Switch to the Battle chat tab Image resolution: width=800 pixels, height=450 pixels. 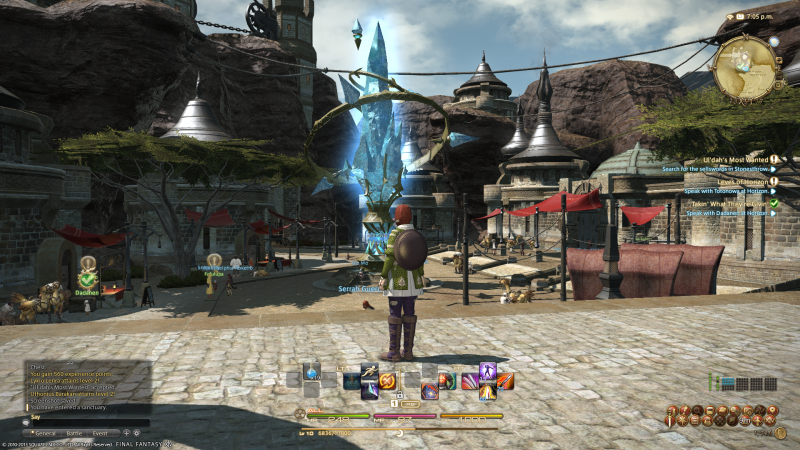(x=75, y=433)
